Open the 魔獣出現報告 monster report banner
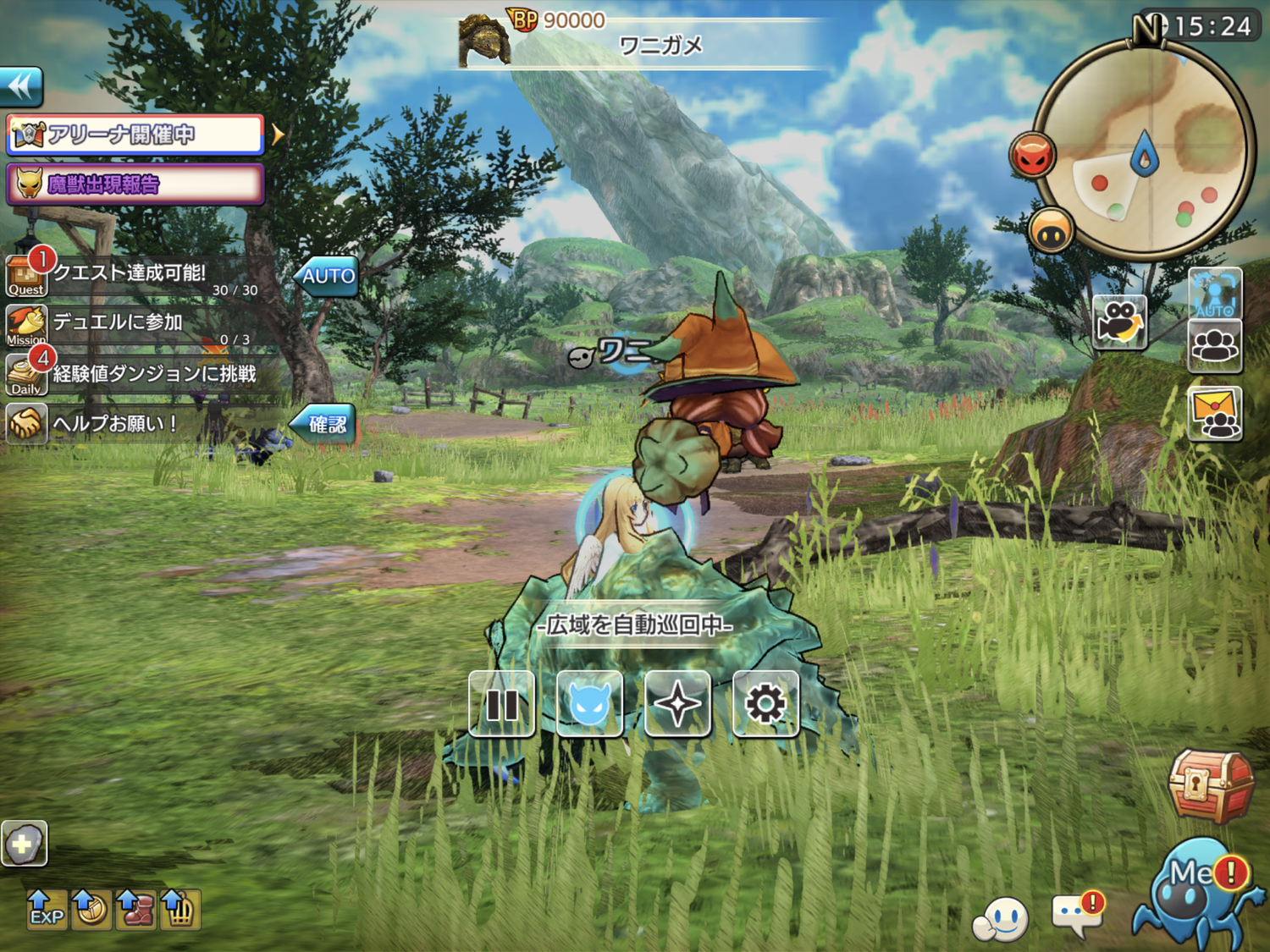The image size is (1270, 952). tap(135, 184)
